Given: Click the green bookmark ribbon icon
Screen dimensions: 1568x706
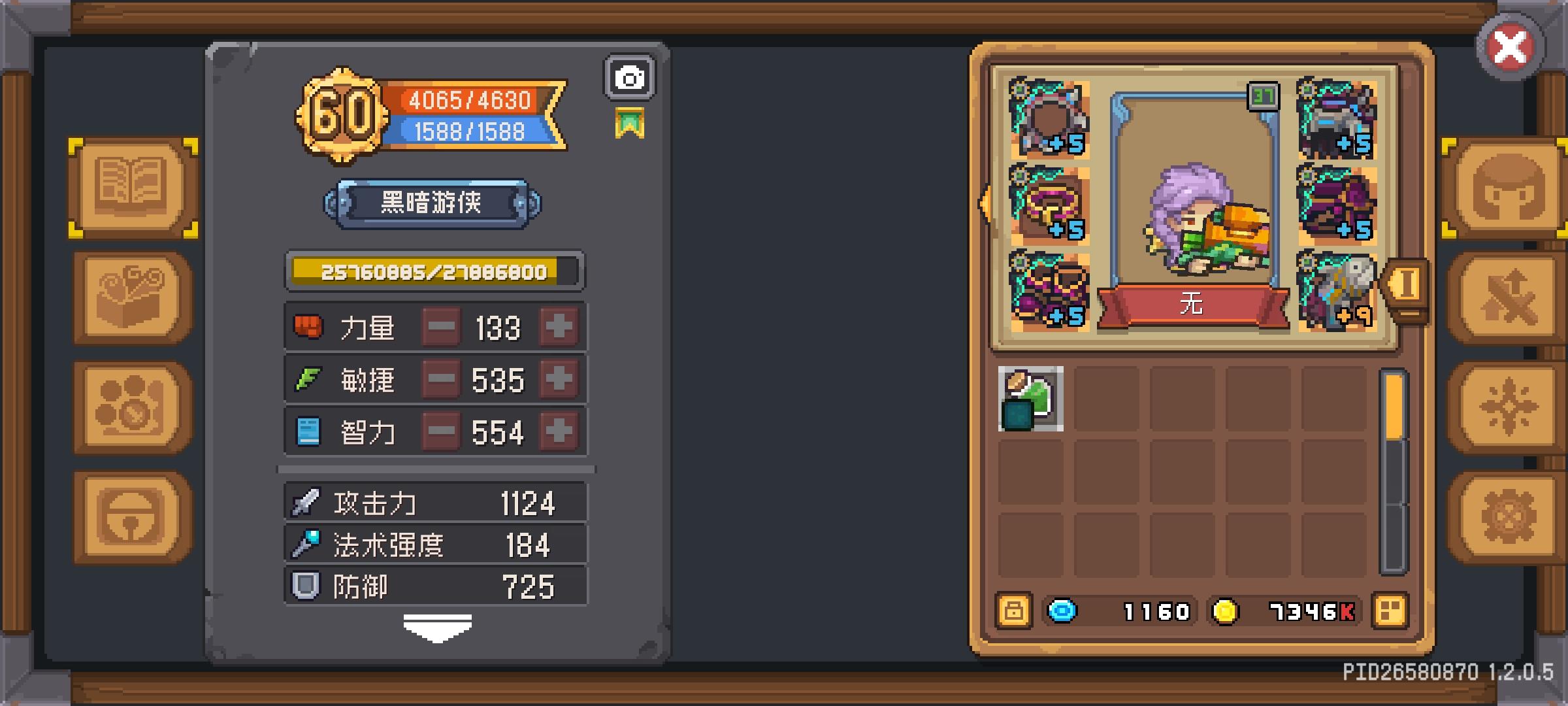Looking at the screenshot, I should (630, 121).
